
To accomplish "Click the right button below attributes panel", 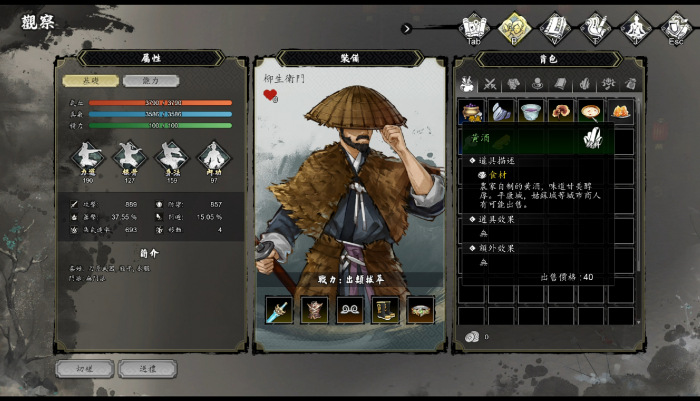I will (146, 368).
